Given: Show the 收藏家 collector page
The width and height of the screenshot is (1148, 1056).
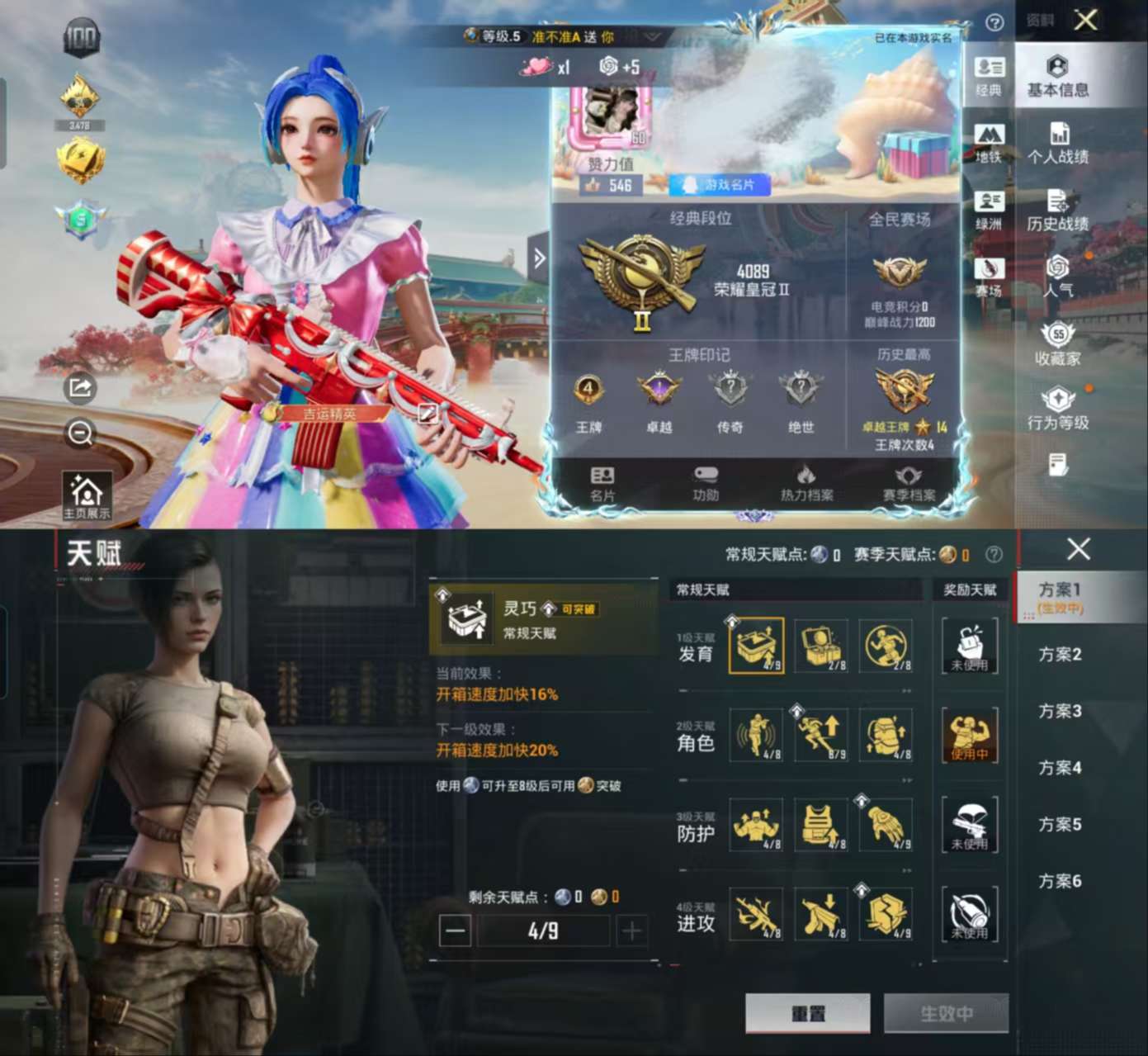Looking at the screenshot, I should point(1057,345).
